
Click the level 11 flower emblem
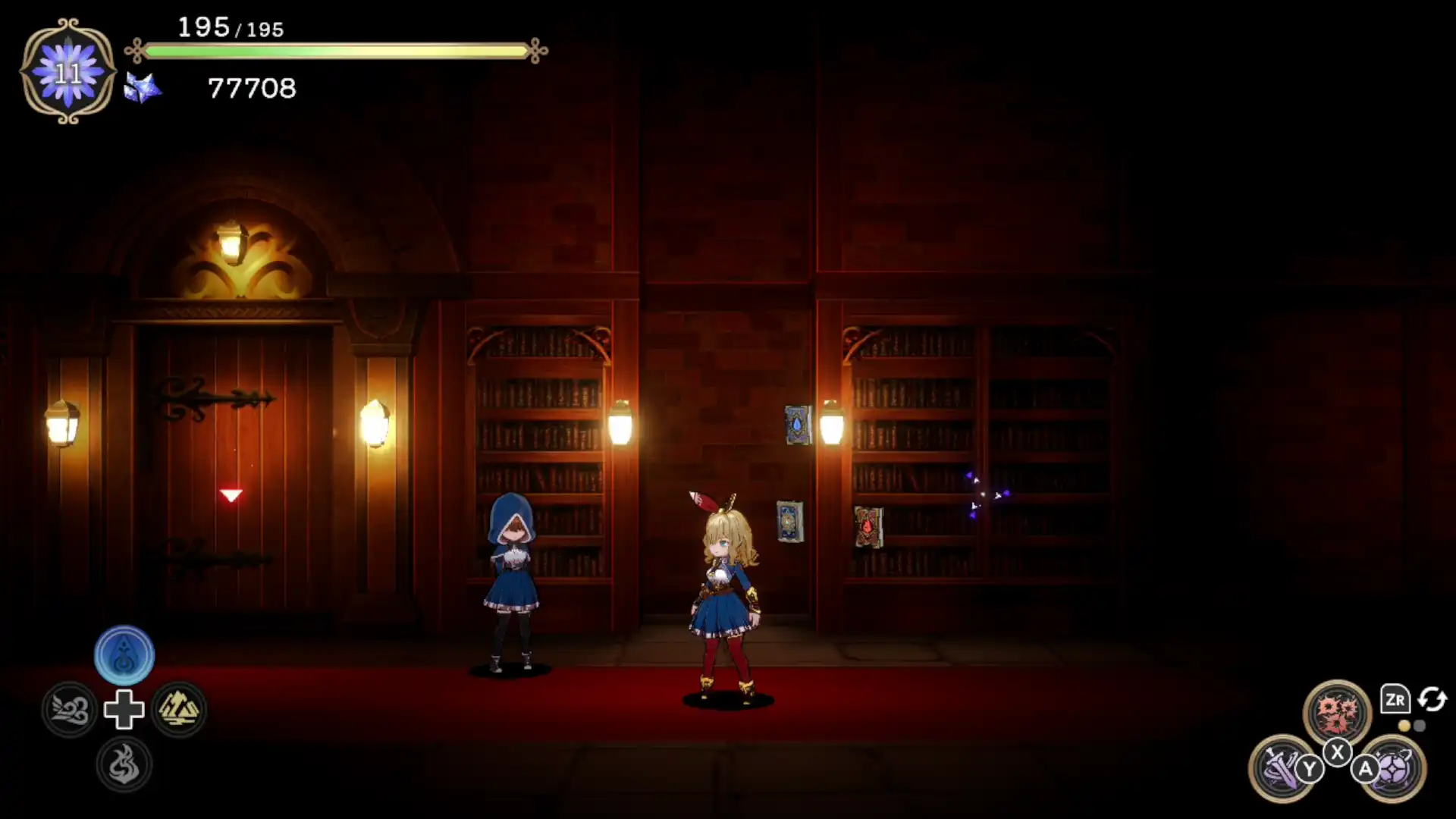point(67,72)
